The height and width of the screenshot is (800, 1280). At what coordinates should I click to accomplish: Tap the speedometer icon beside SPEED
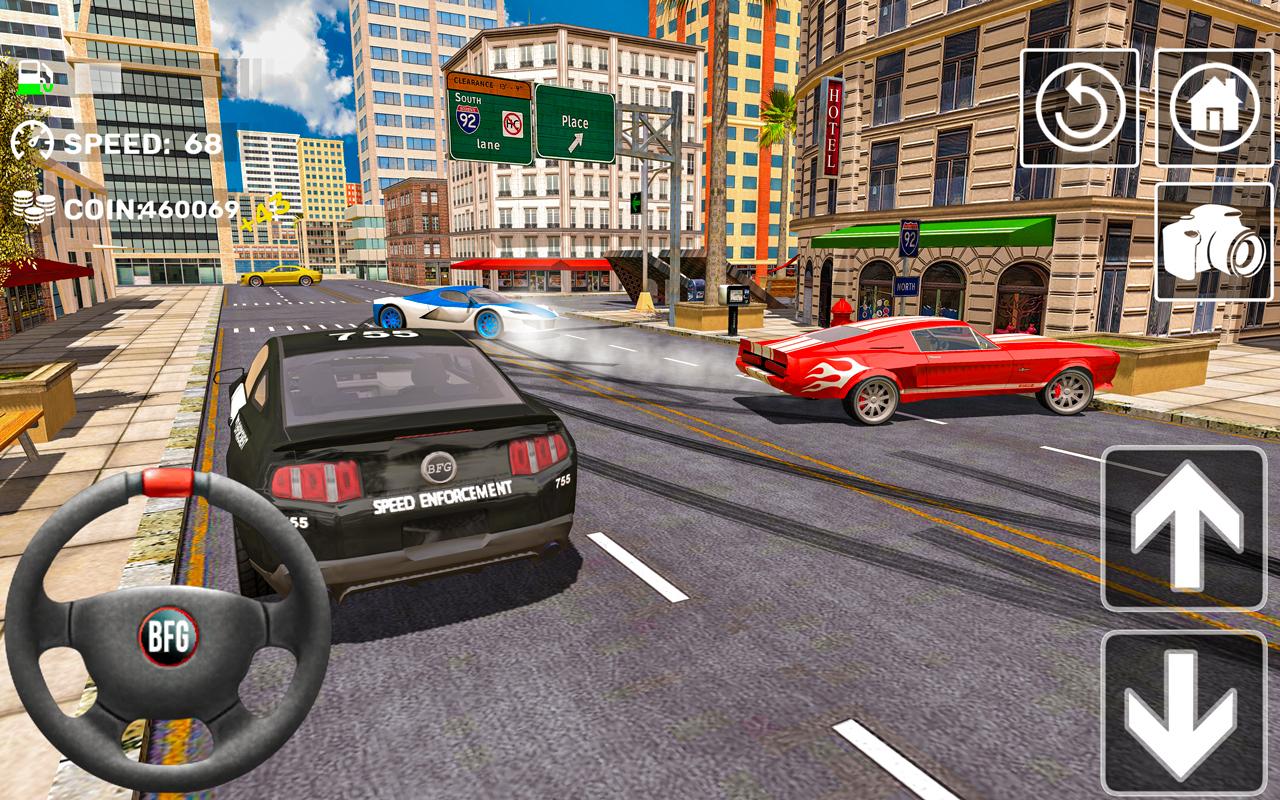tap(33, 142)
